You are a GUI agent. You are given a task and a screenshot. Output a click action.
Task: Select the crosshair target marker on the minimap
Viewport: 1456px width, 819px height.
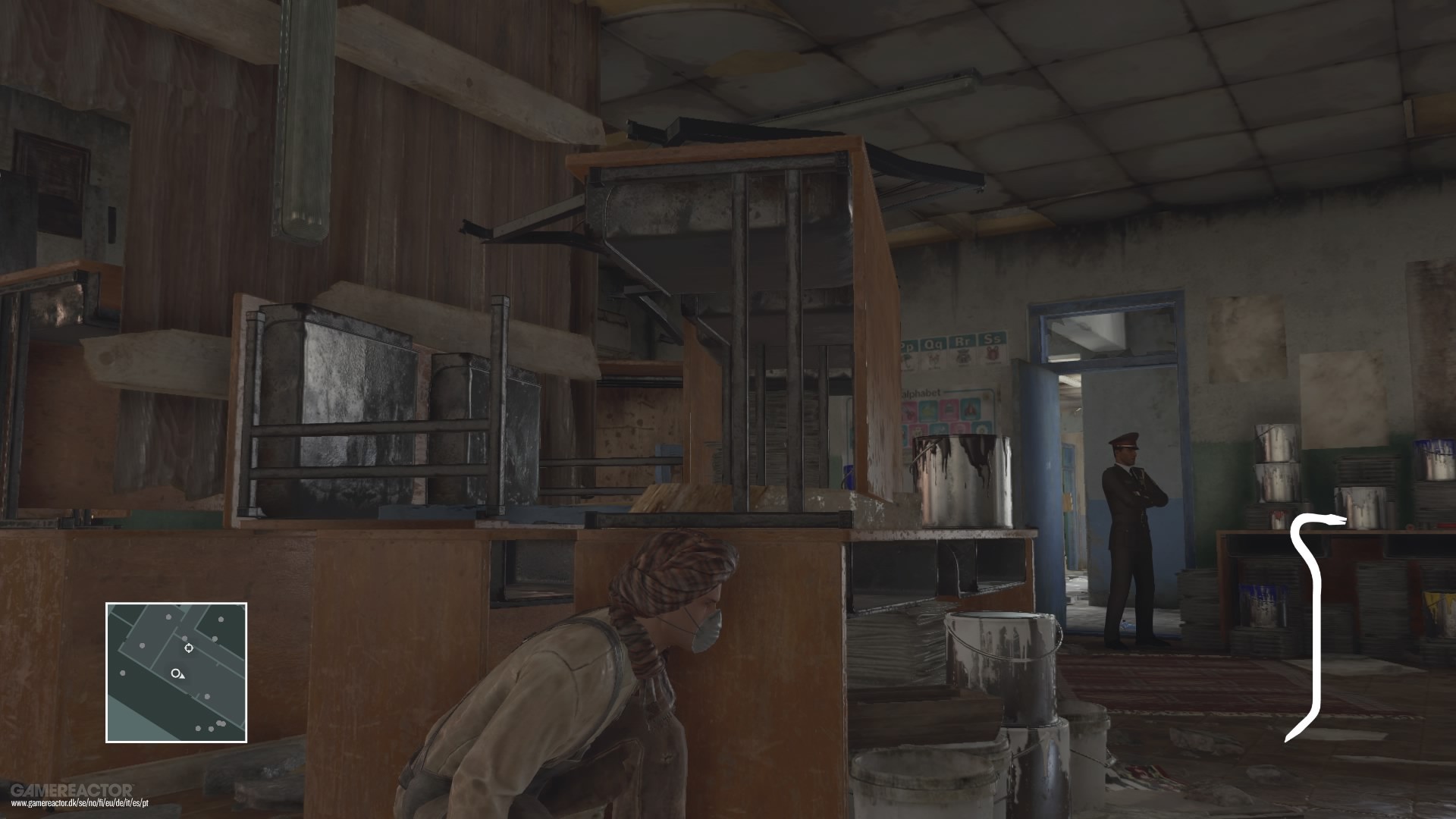coord(189,648)
